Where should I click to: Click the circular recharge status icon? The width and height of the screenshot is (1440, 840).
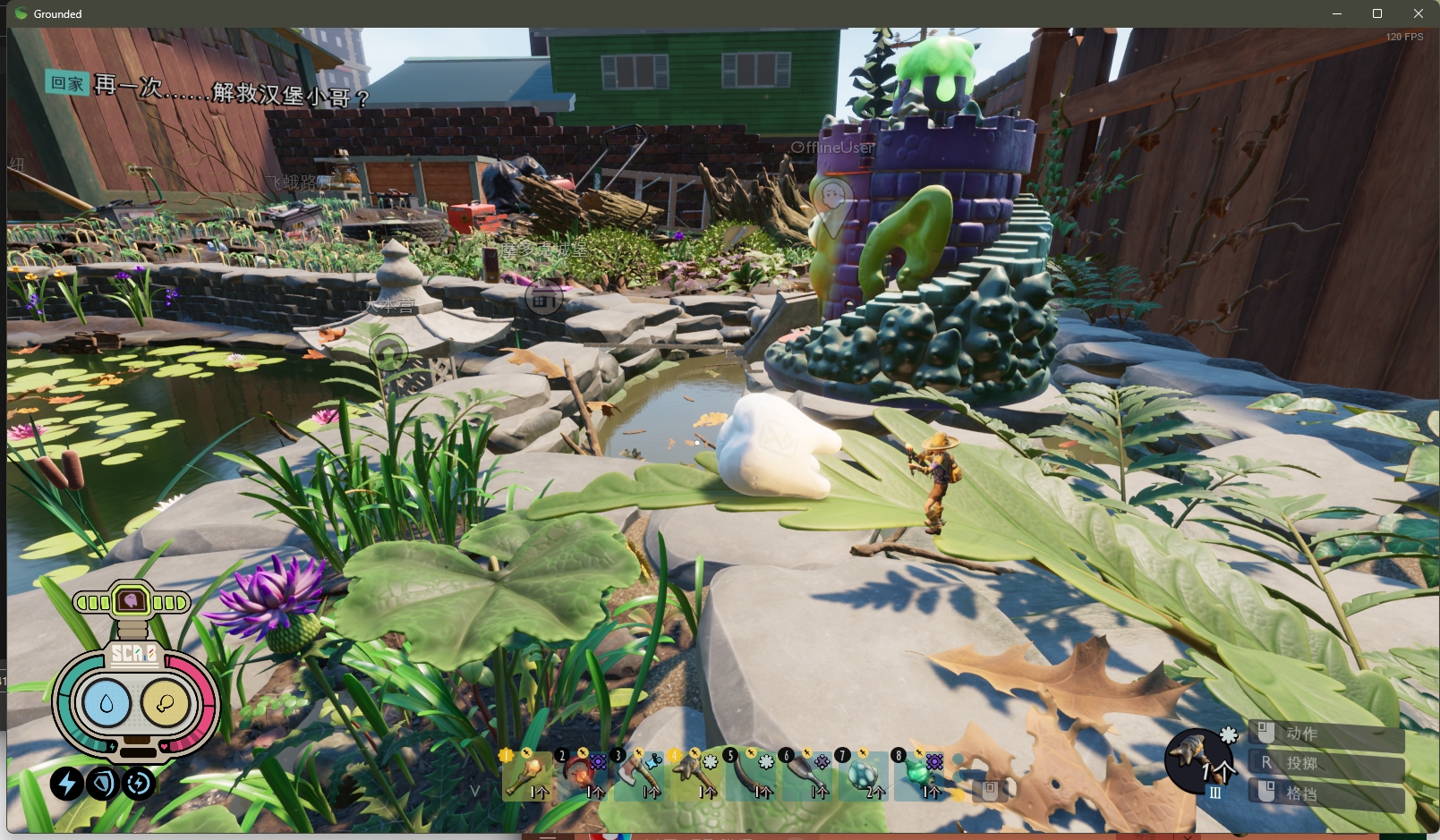[139, 784]
